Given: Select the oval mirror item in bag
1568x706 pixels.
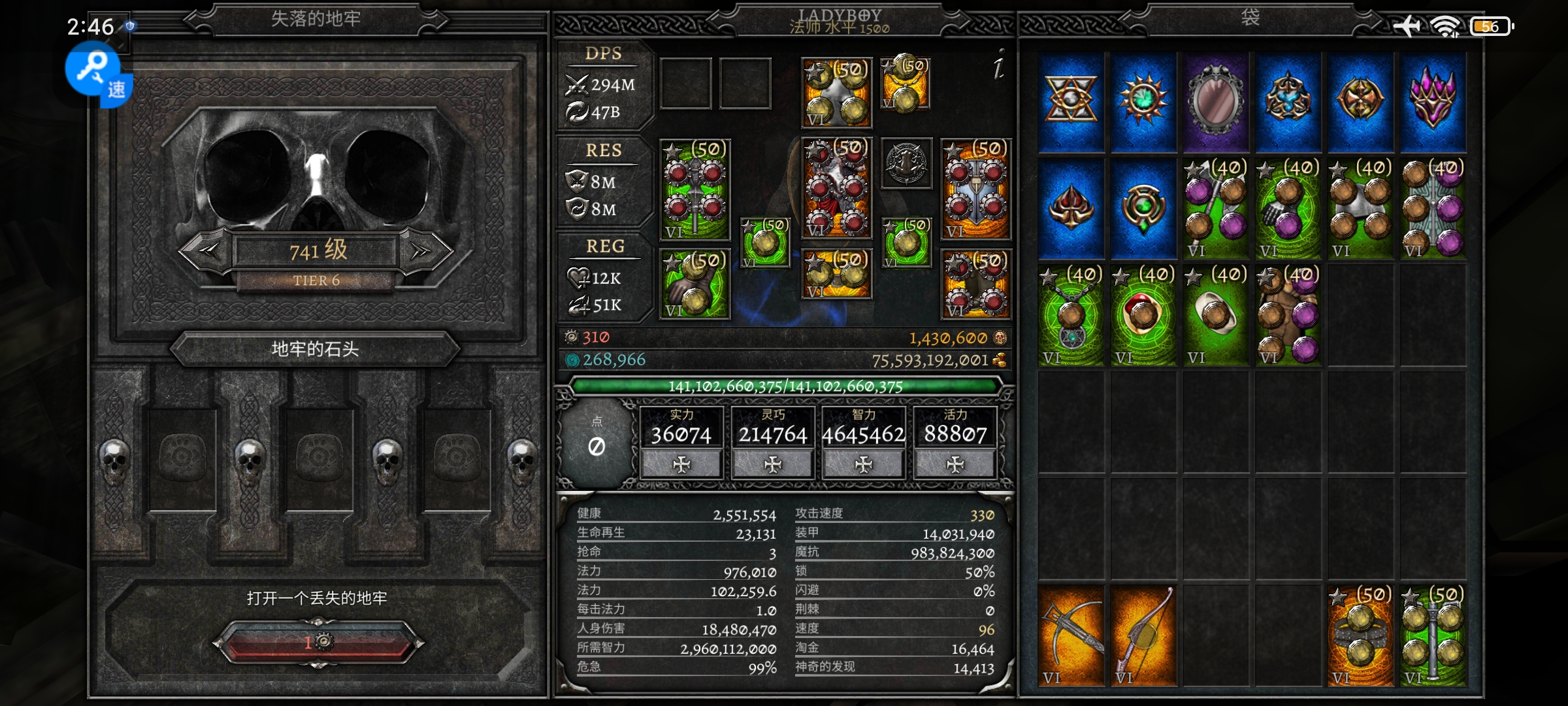Looking at the screenshot, I should point(1216,101).
